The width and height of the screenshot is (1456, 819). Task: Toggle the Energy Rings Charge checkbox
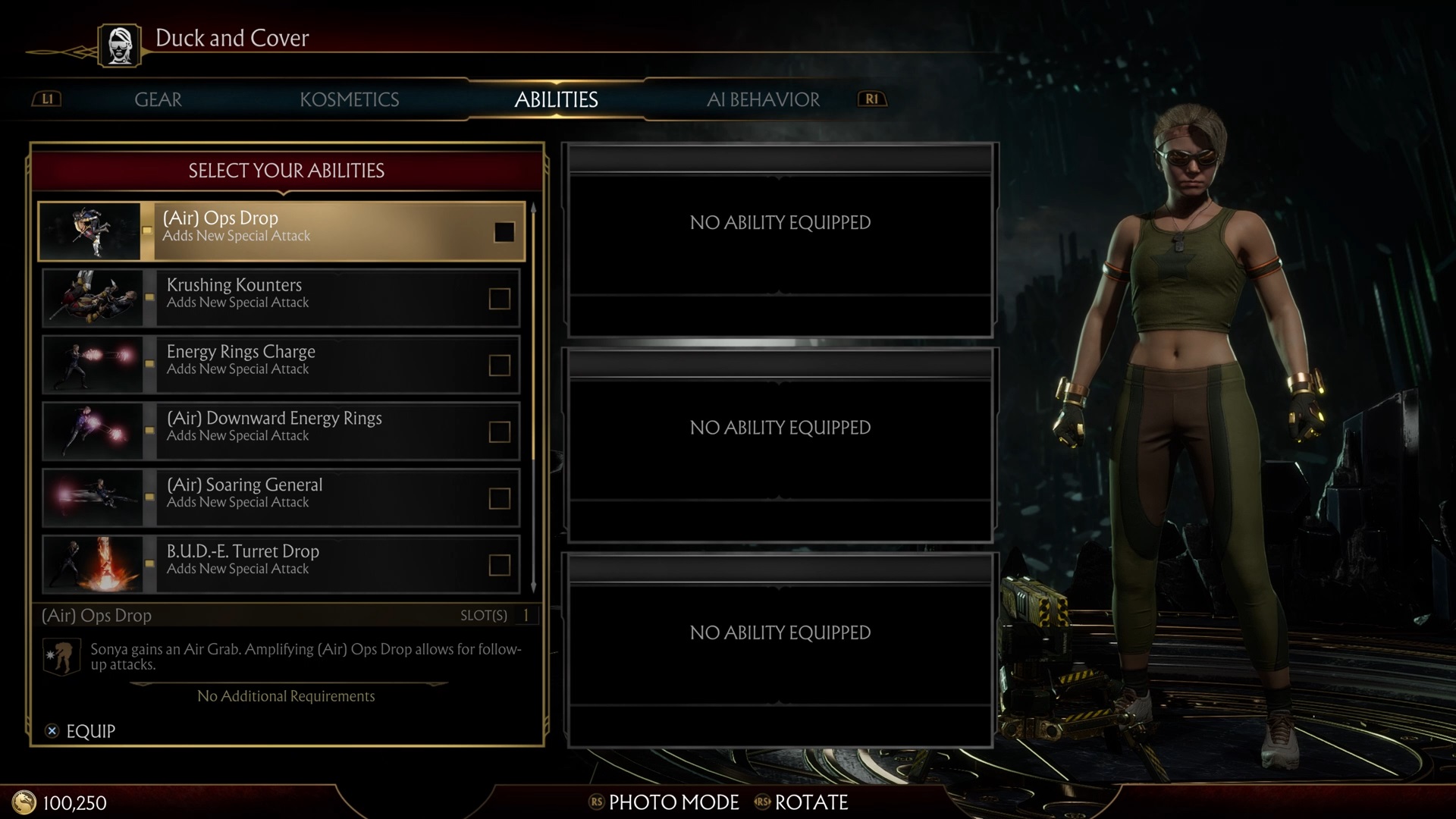pos(499,366)
